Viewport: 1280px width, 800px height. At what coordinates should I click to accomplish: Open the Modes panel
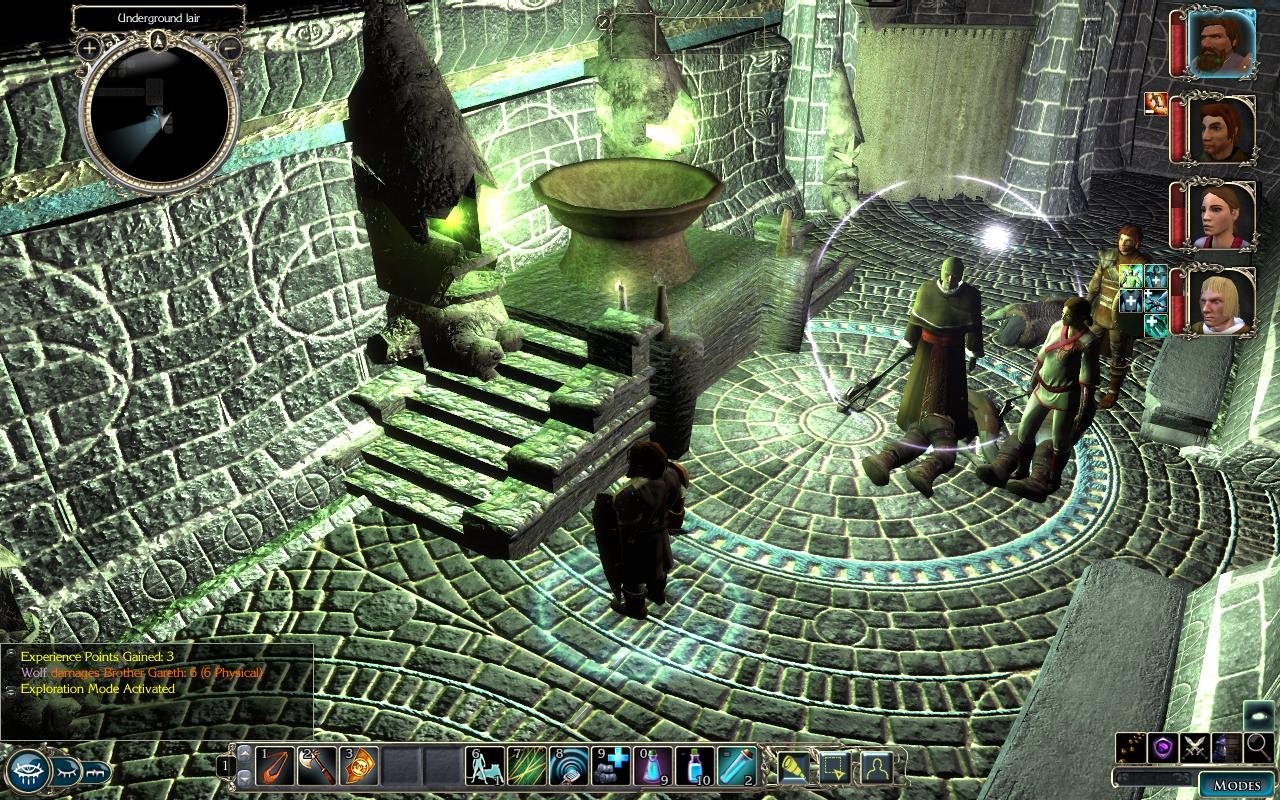(1236, 783)
